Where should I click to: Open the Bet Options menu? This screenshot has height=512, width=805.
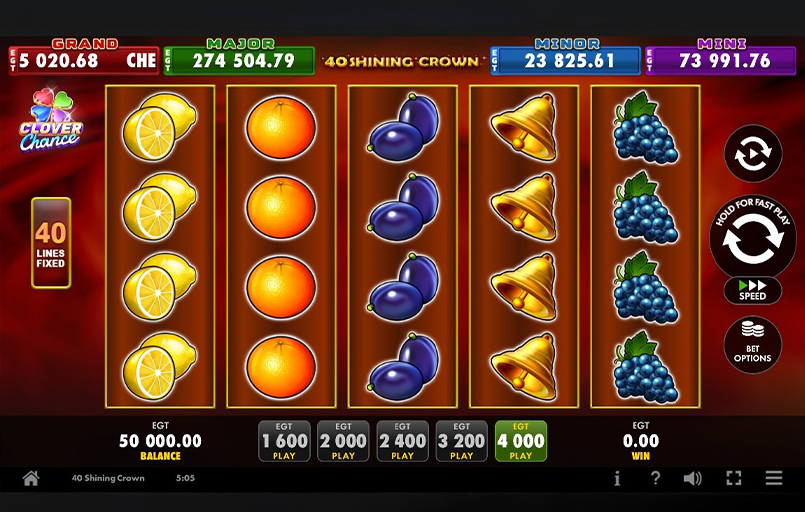(752, 344)
